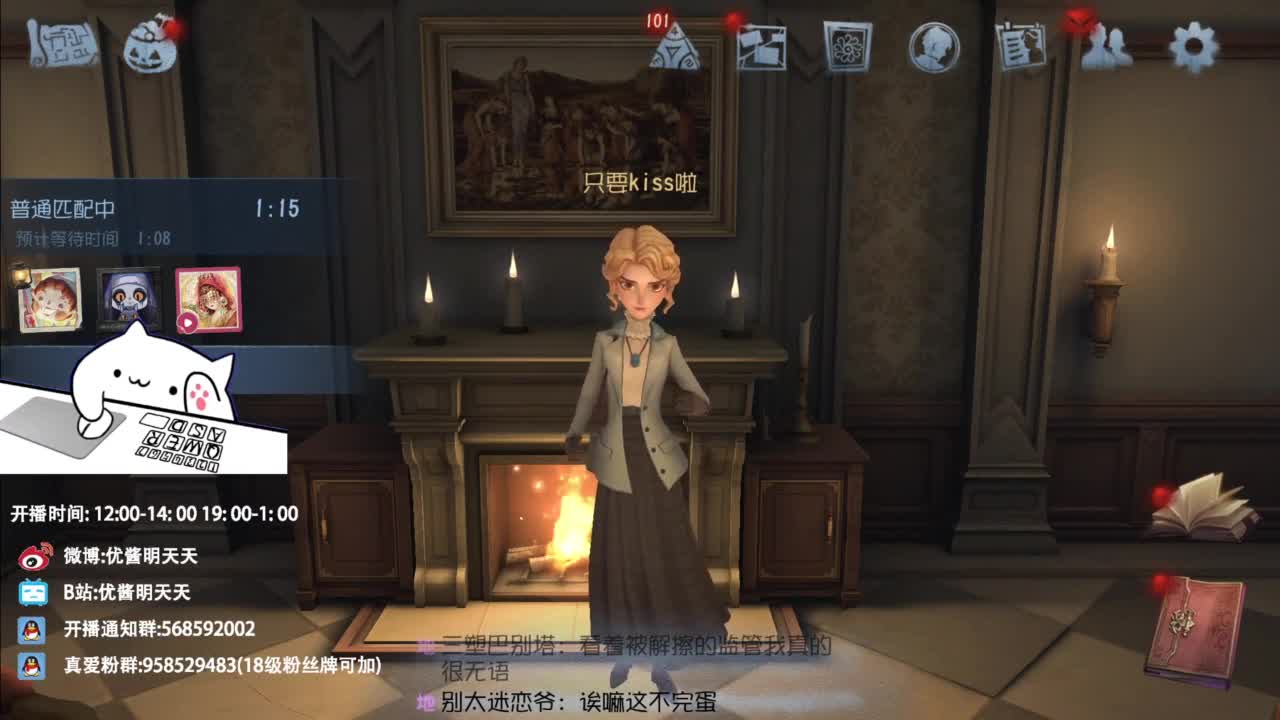Open the Logic Path triangle icon with 101 badge
Image resolution: width=1280 pixels, height=720 pixels.
[x=673, y=50]
